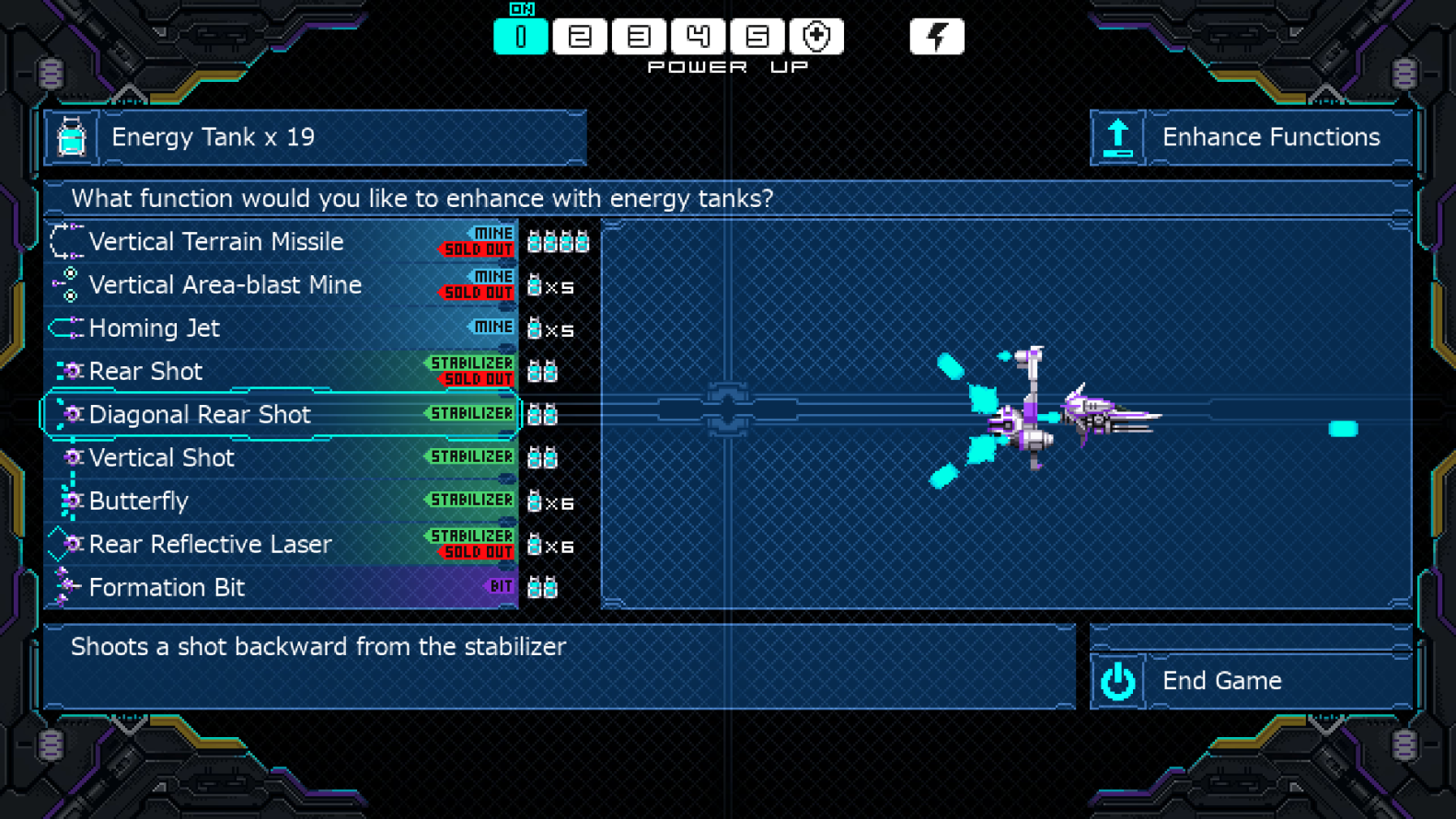This screenshot has width=1456, height=819.
Task: Select the lightning bolt power up tab
Action: pos(936,37)
